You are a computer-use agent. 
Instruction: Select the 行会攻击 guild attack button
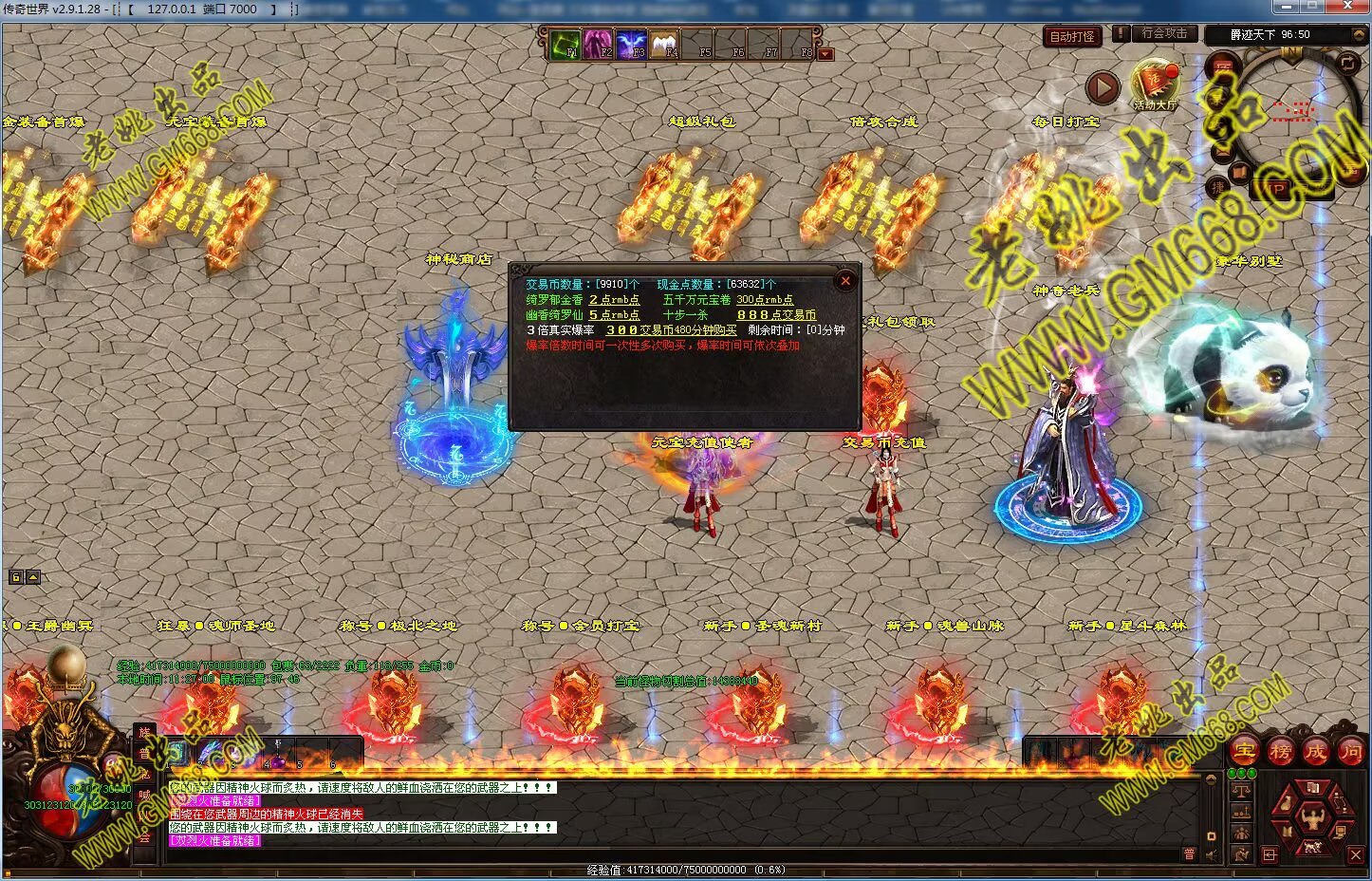pos(1164,33)
